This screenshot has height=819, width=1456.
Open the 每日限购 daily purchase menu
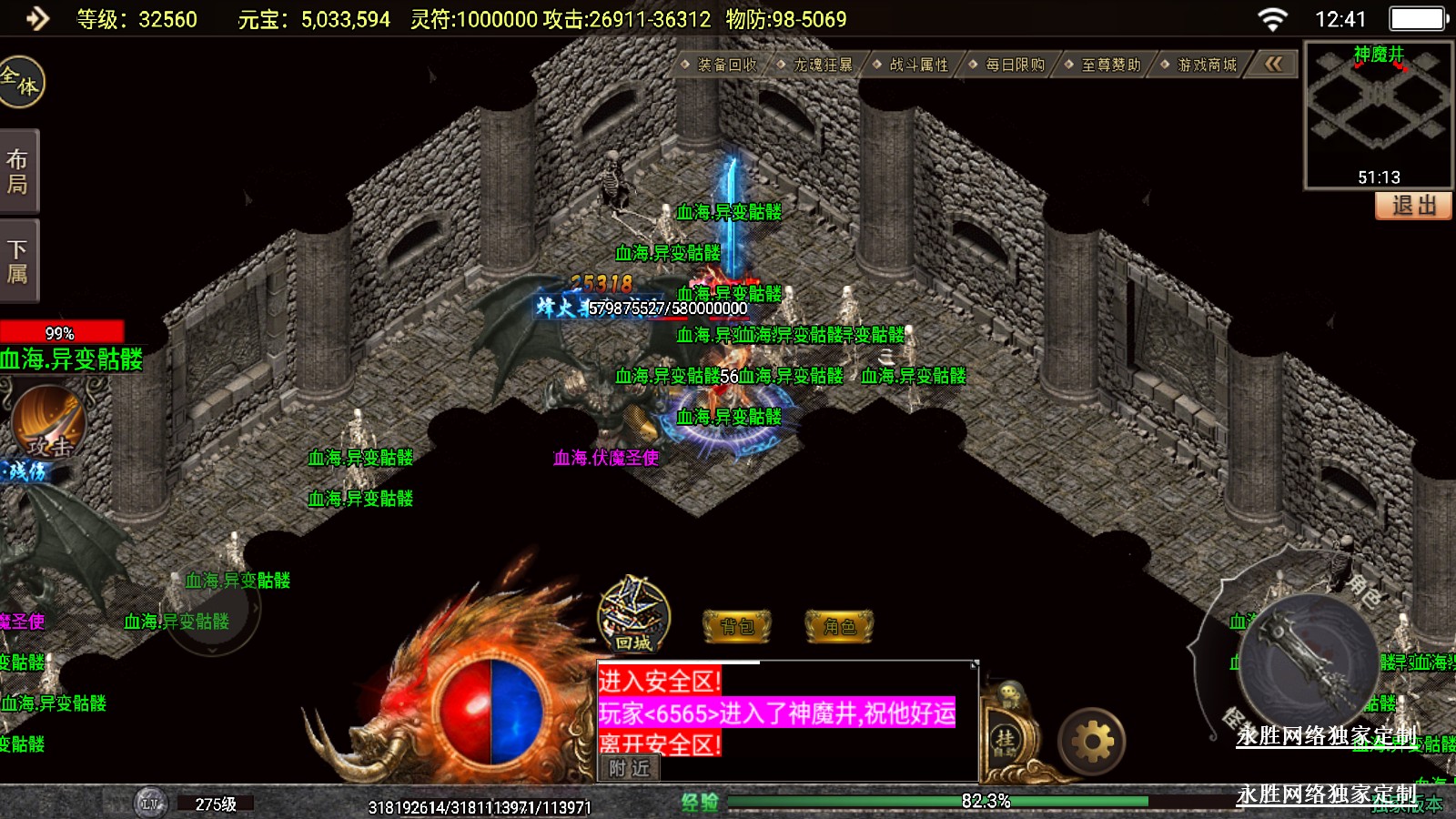coord(1014,65)
